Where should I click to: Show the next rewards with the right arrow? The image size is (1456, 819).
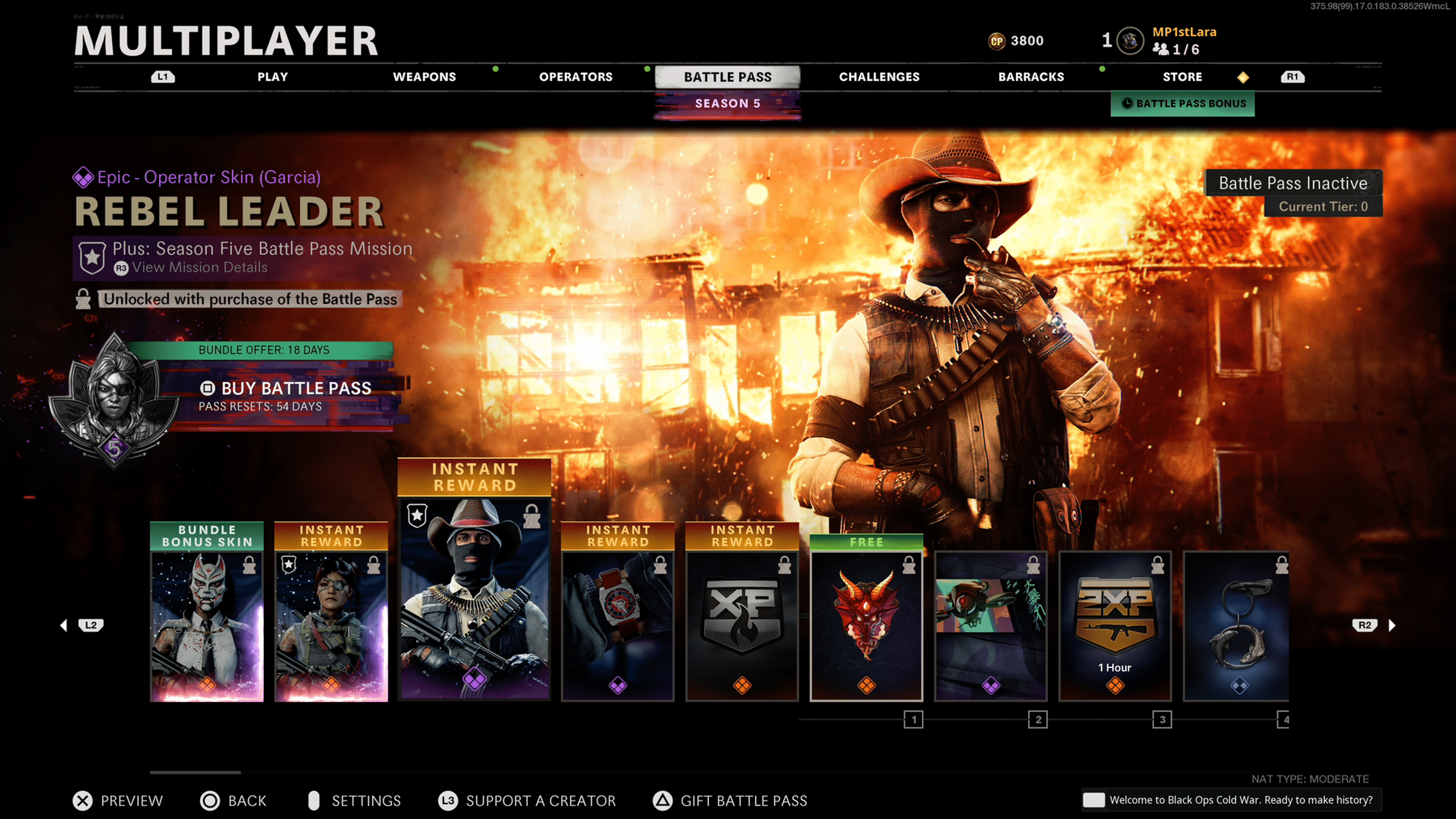click(x=1392, y=625)
